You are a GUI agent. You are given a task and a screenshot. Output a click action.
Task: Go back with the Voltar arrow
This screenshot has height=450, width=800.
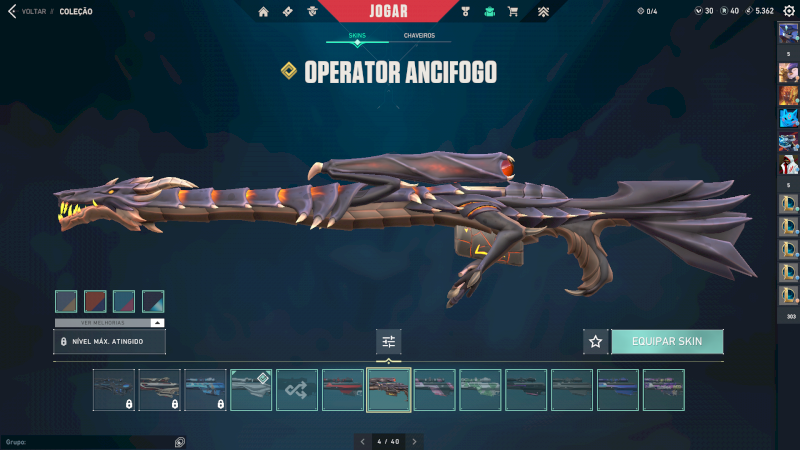tap(11, 11)
